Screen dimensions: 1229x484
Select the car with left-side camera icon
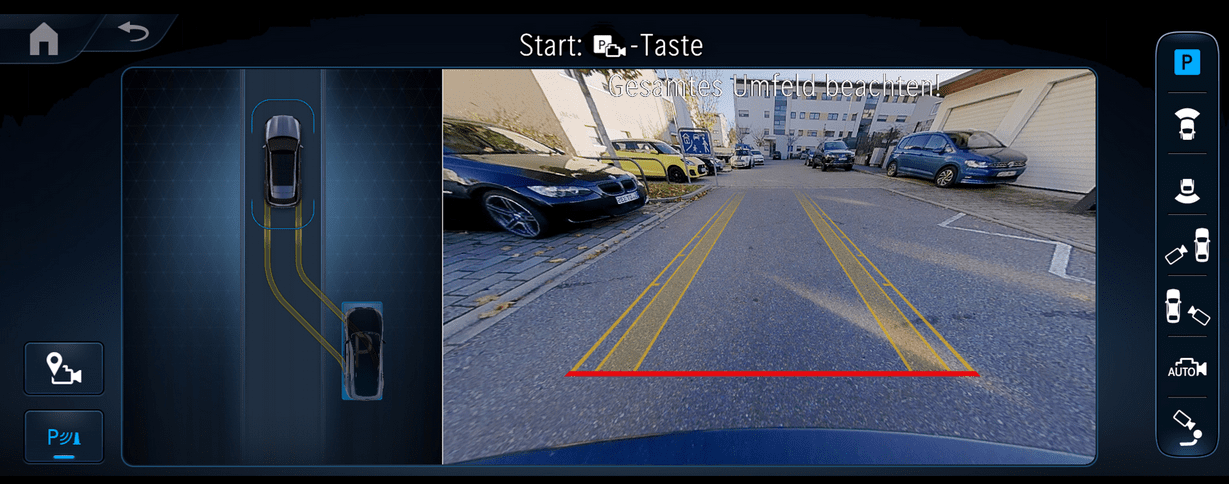click(x=1187, y=246)
